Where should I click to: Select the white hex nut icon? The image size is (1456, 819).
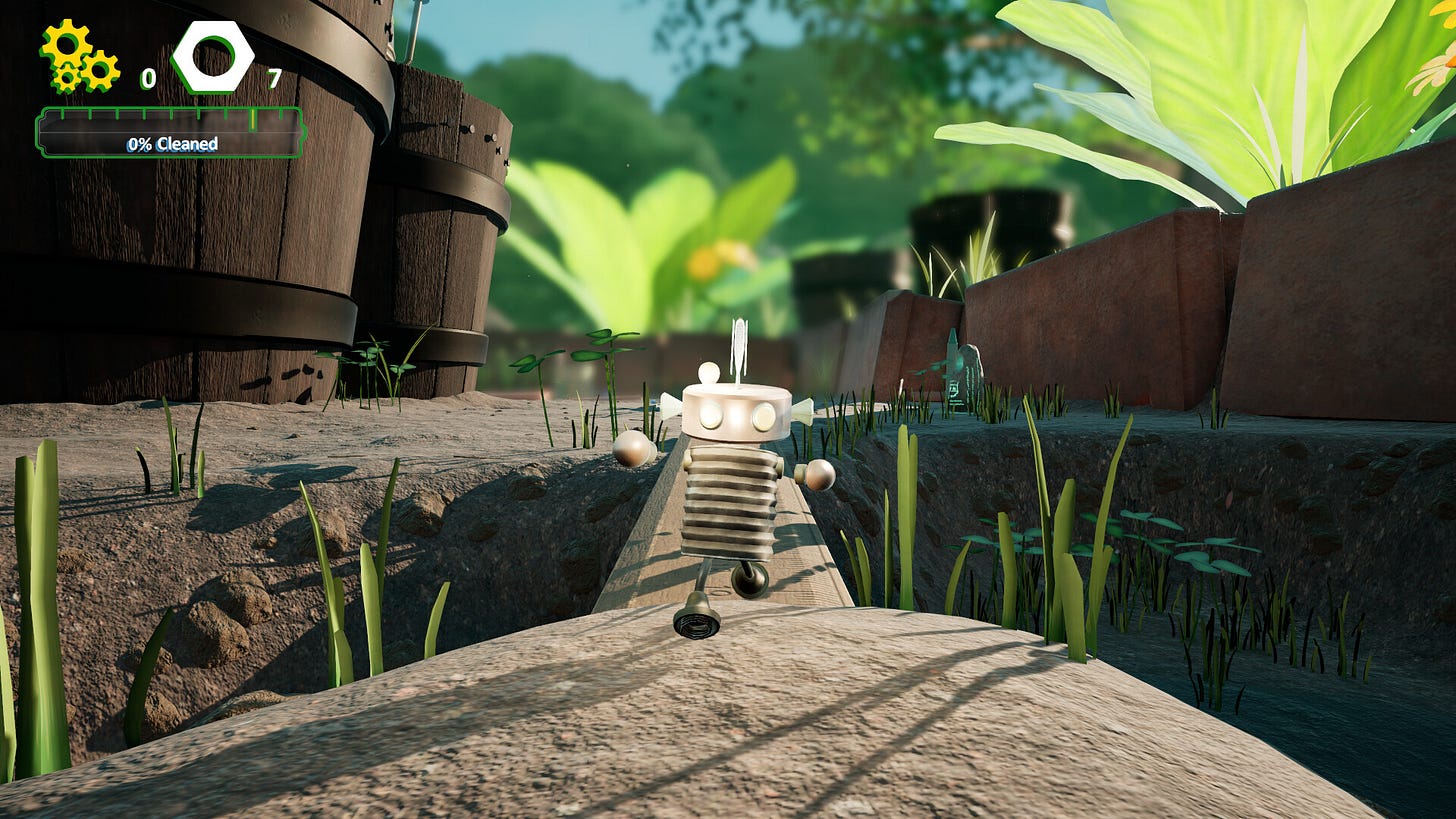pos(212,57)
